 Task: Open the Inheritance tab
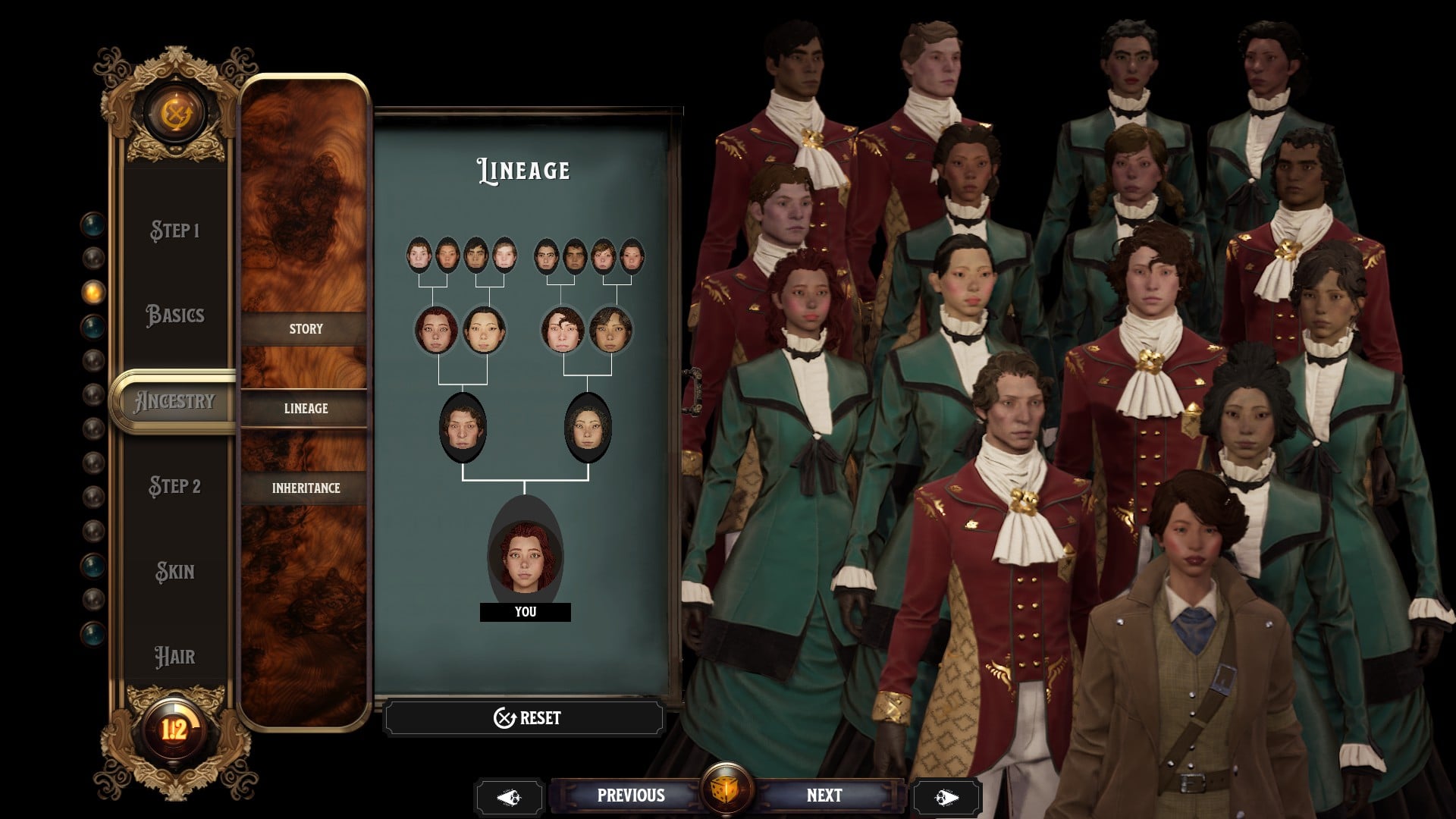click(306, 488)
